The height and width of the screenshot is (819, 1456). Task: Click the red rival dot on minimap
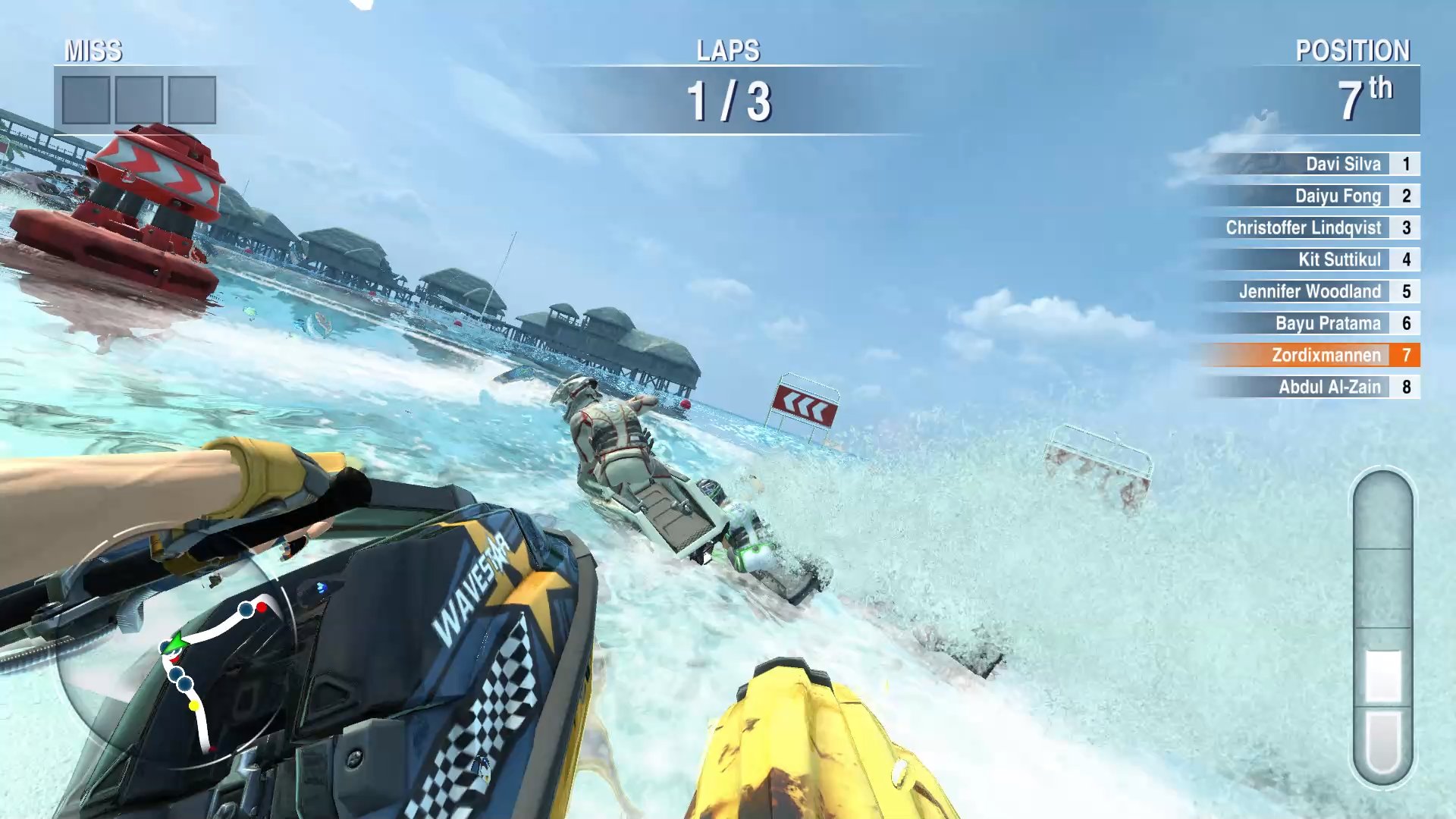tap(261, 607)
